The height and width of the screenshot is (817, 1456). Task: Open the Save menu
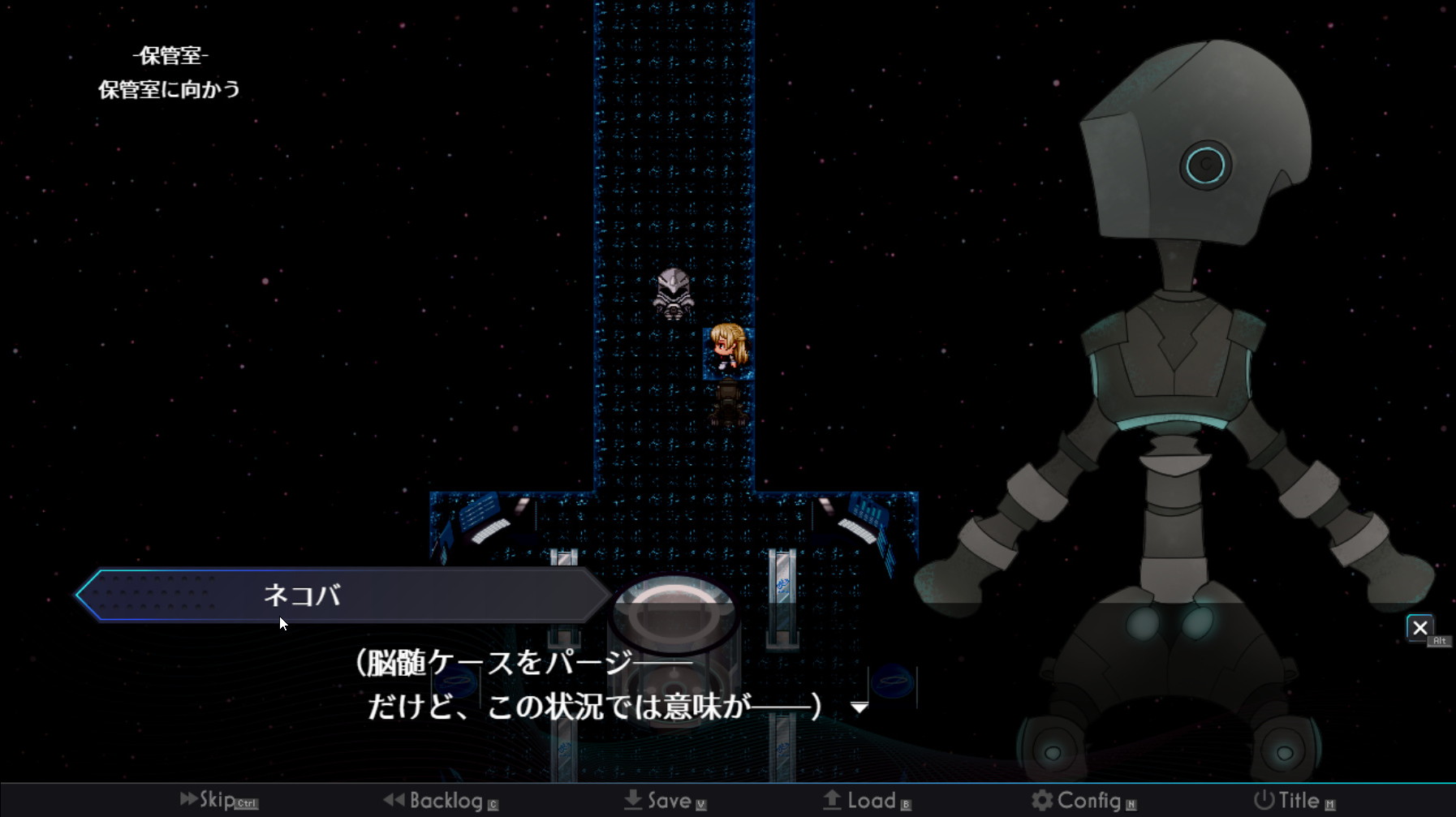point(664,801)
